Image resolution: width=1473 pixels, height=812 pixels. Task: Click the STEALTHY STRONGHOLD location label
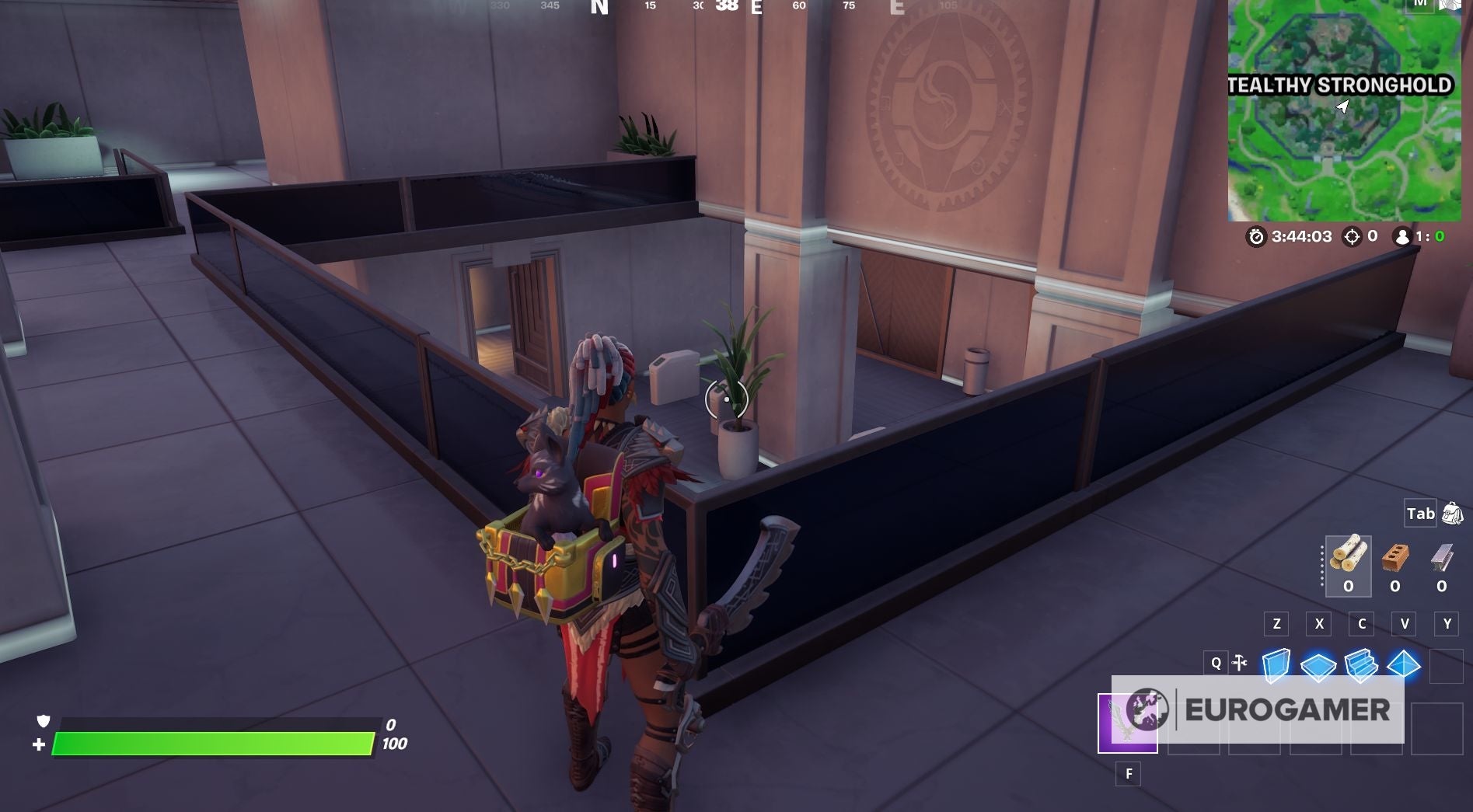(x=1342, y=84)
